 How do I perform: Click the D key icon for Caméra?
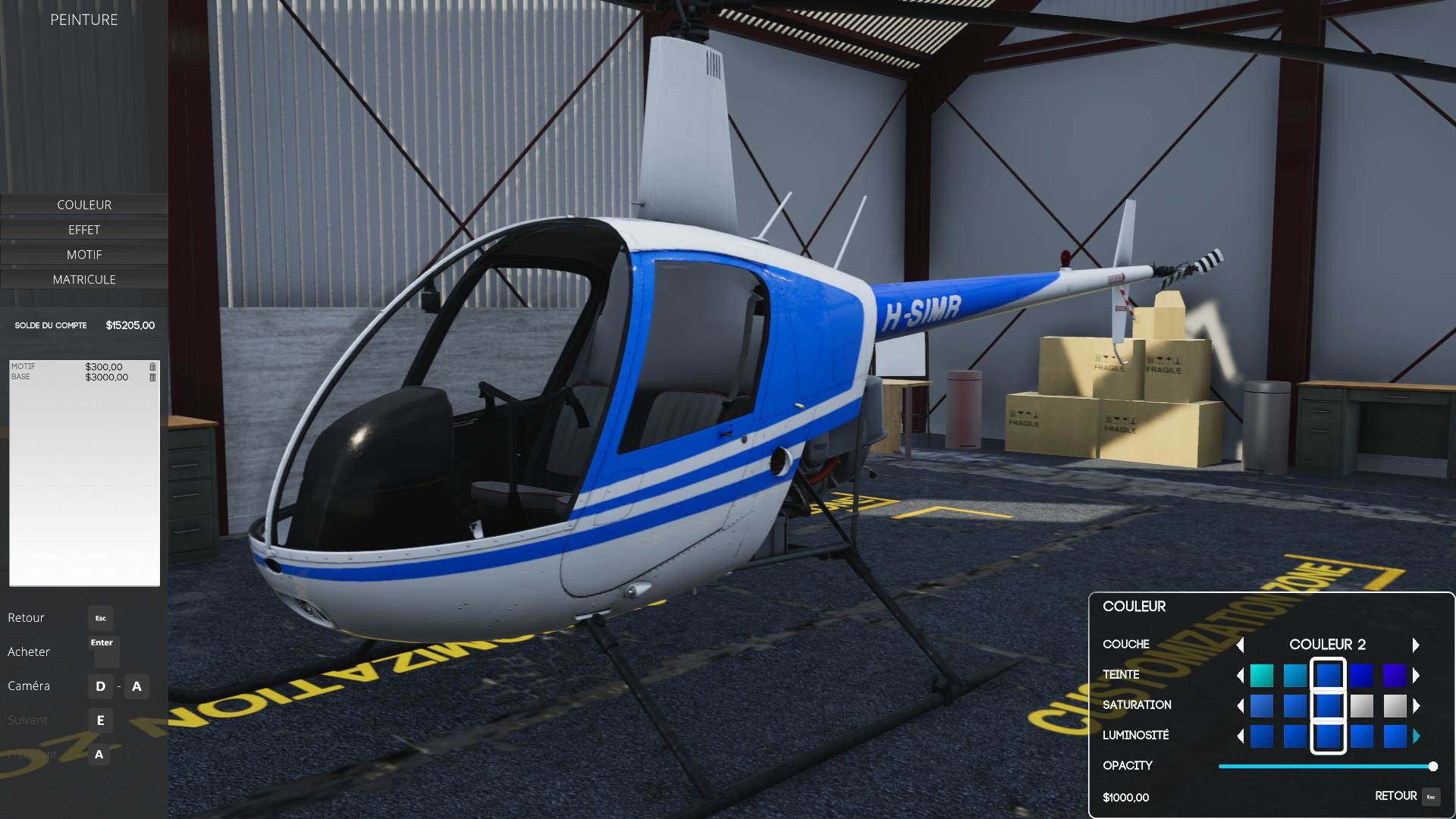[x=99, y=686]
